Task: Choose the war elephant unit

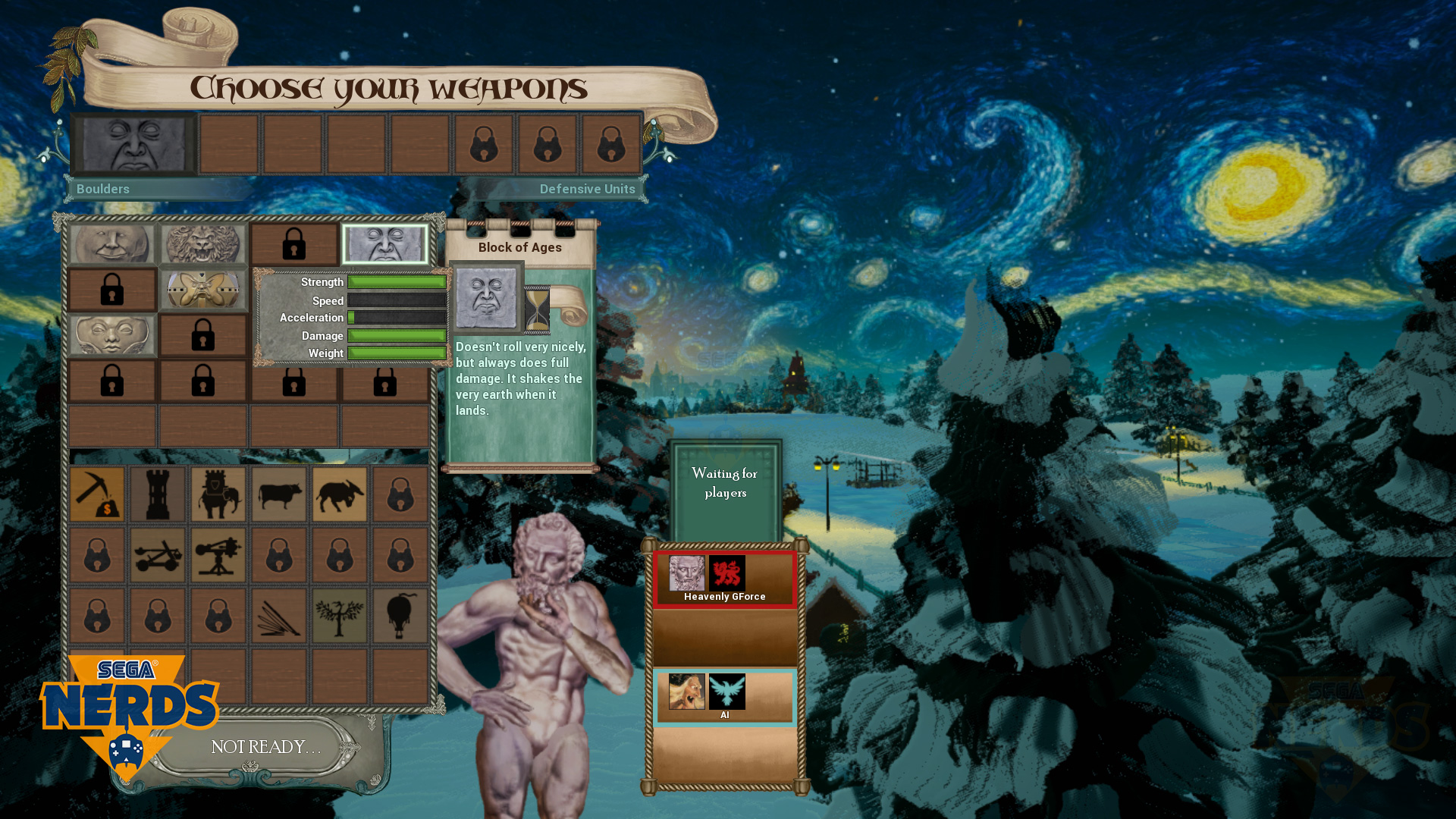Action: point(218,494)
